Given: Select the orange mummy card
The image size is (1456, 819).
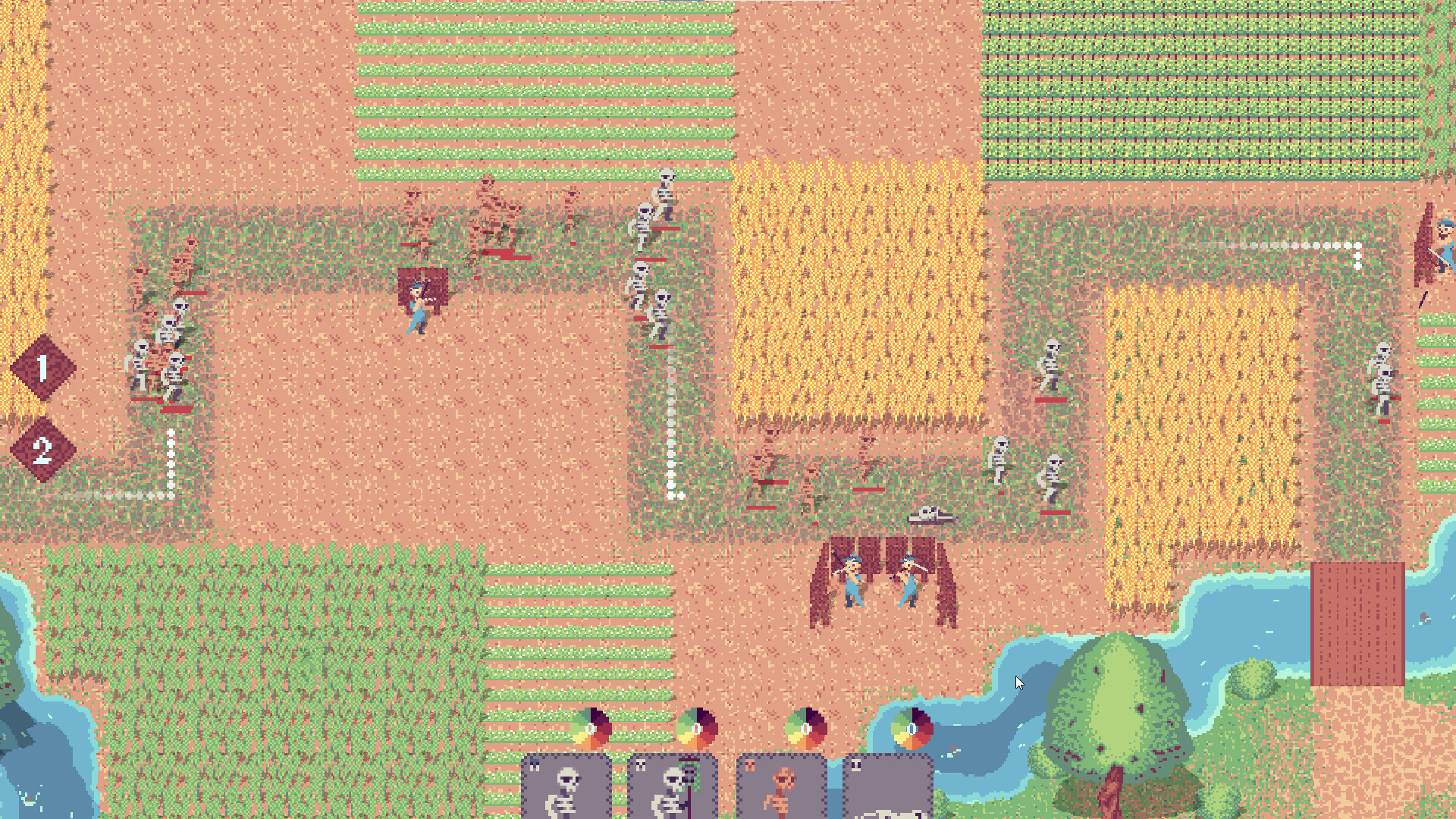Looking at the screenshot, I should 780,789.
